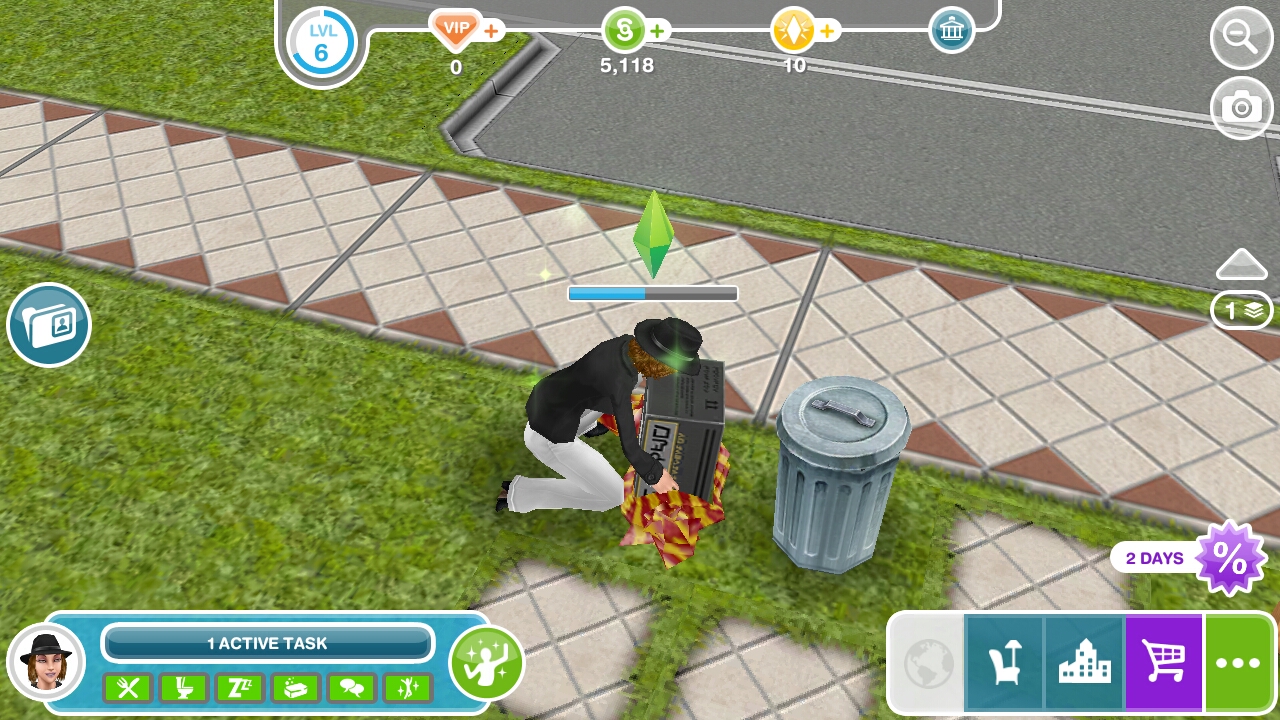Image resolution: width=1280 pixels, height=720 pixels.
Task: Tap the toilet motive icon
Action: click(x=184, y=688)
